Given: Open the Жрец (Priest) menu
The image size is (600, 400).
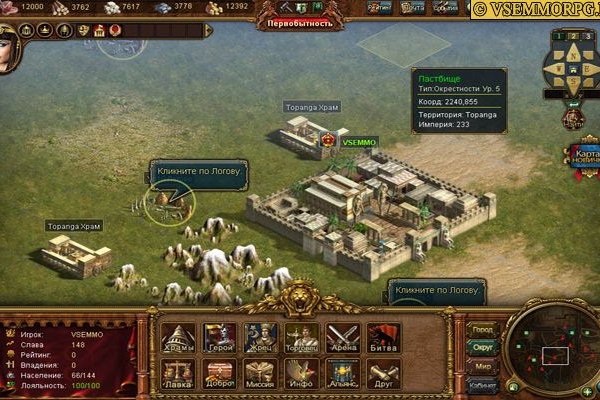Looking at the screenshot, I should tap(260, 338).
